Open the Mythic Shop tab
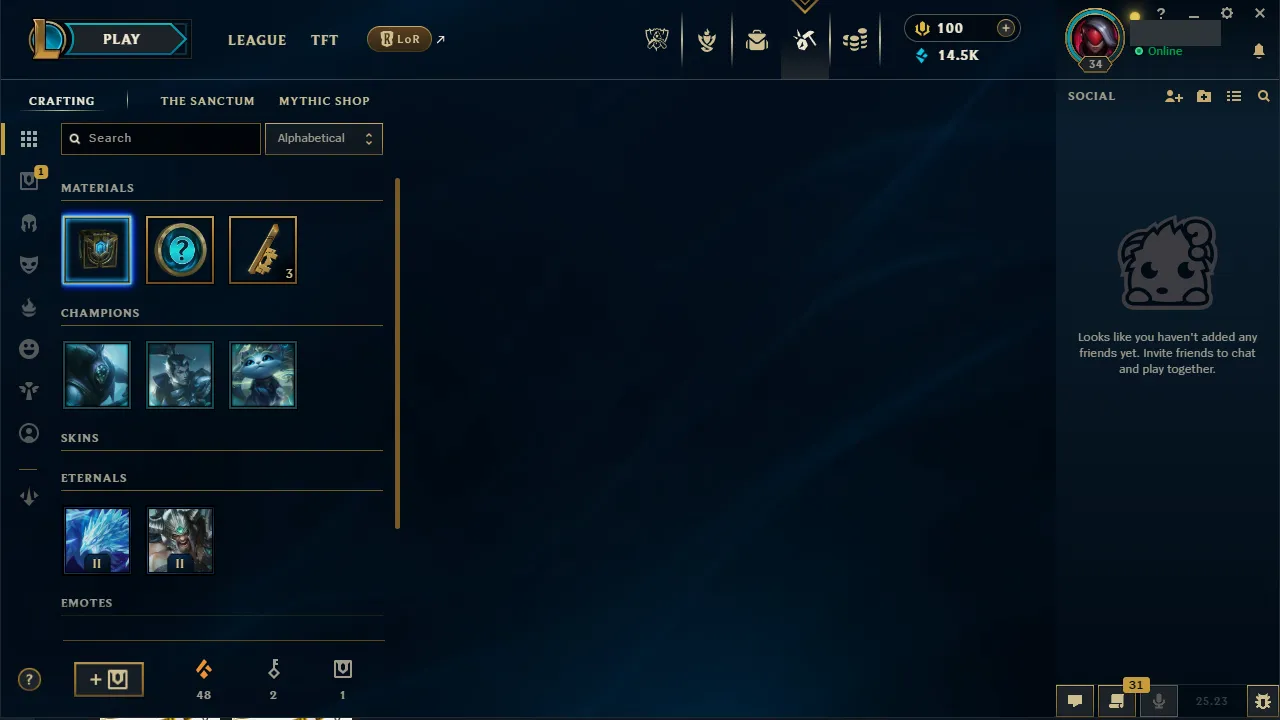The width and height of the screenshot is (1280, 720). 324,101
